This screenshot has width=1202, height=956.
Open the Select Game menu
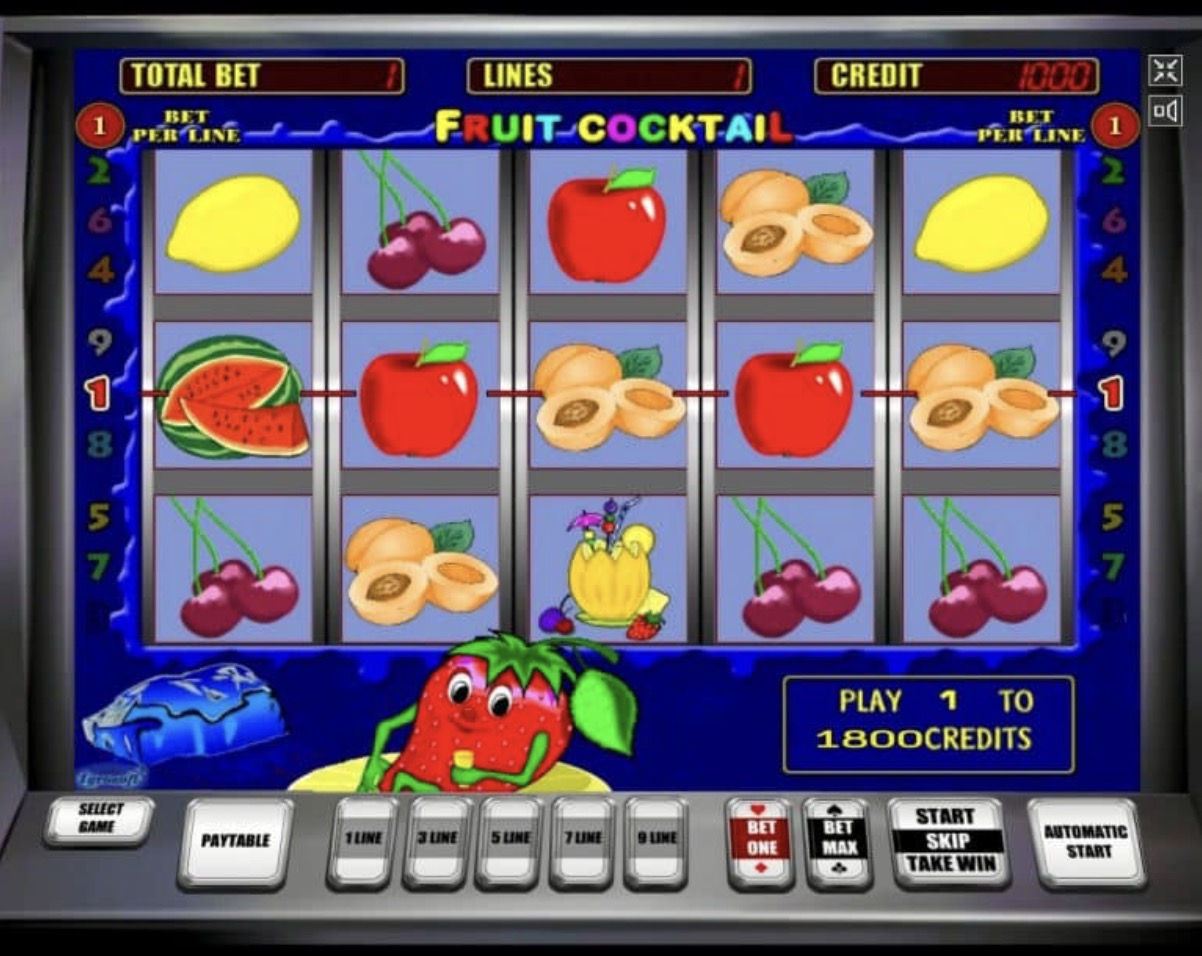[x=99, y=819]
